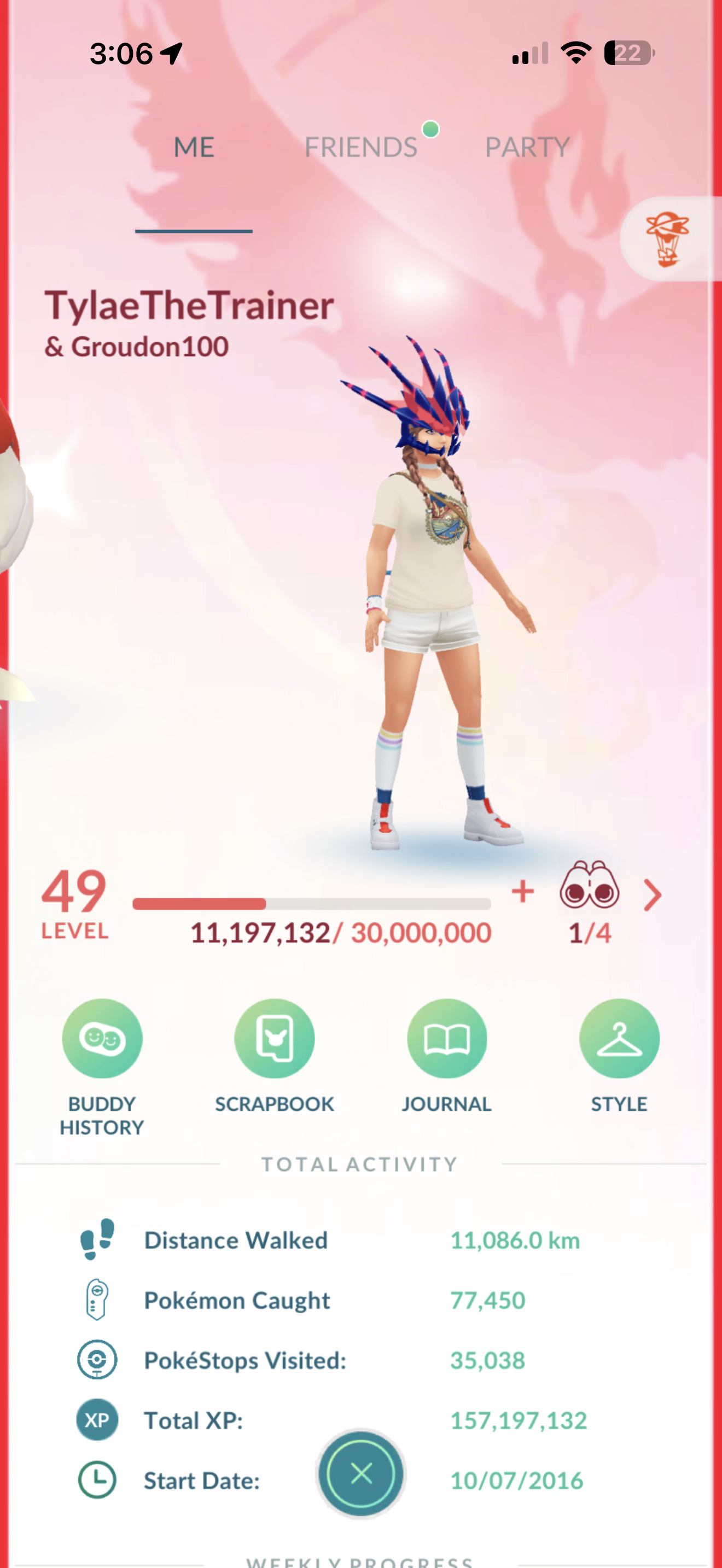
Task: Tap the Team GO Rocket balloon icon
Action: click(x=668, y=237)
